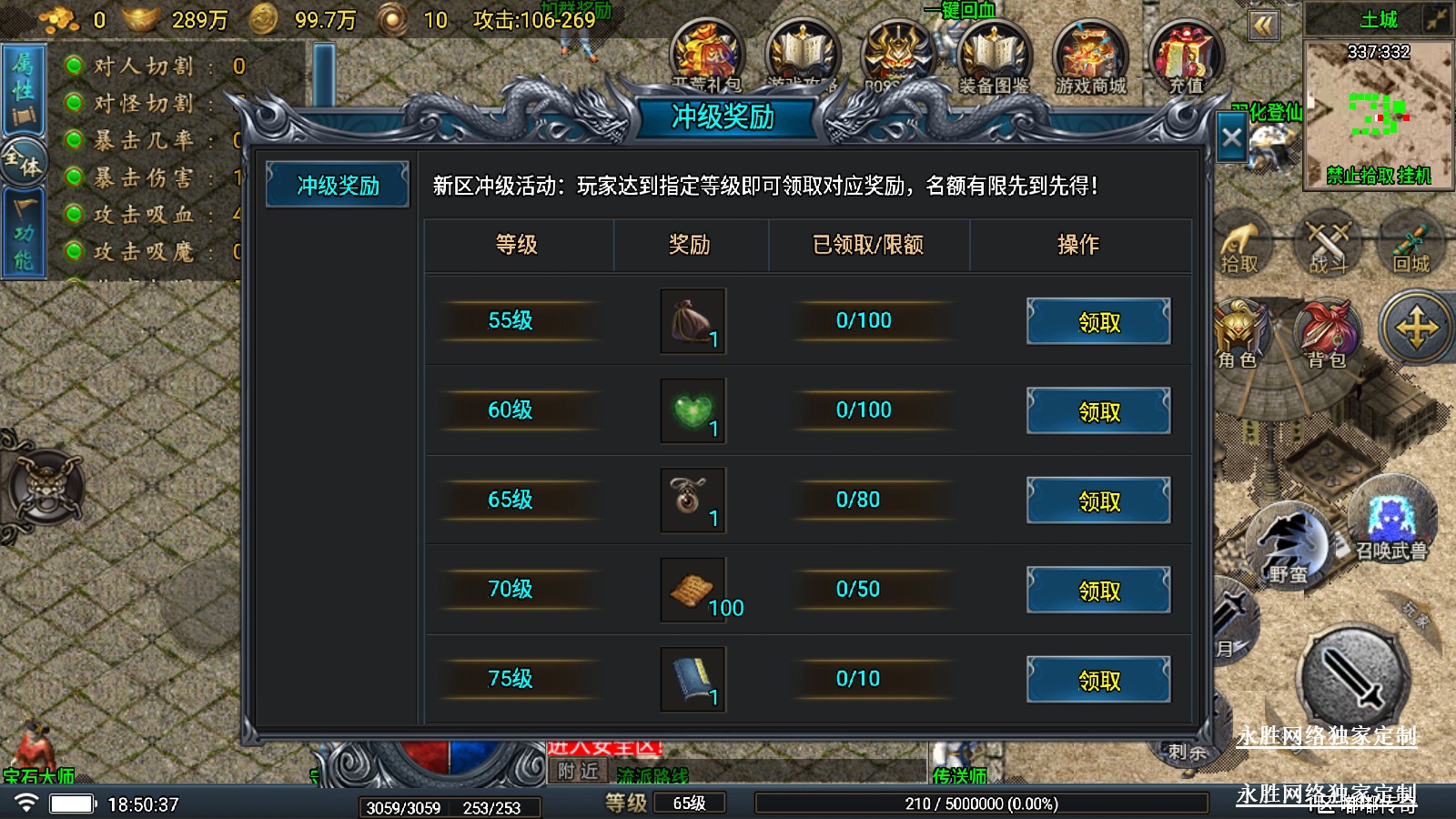Open the 游戏商城 shop icon

(x=1090, y=56)
